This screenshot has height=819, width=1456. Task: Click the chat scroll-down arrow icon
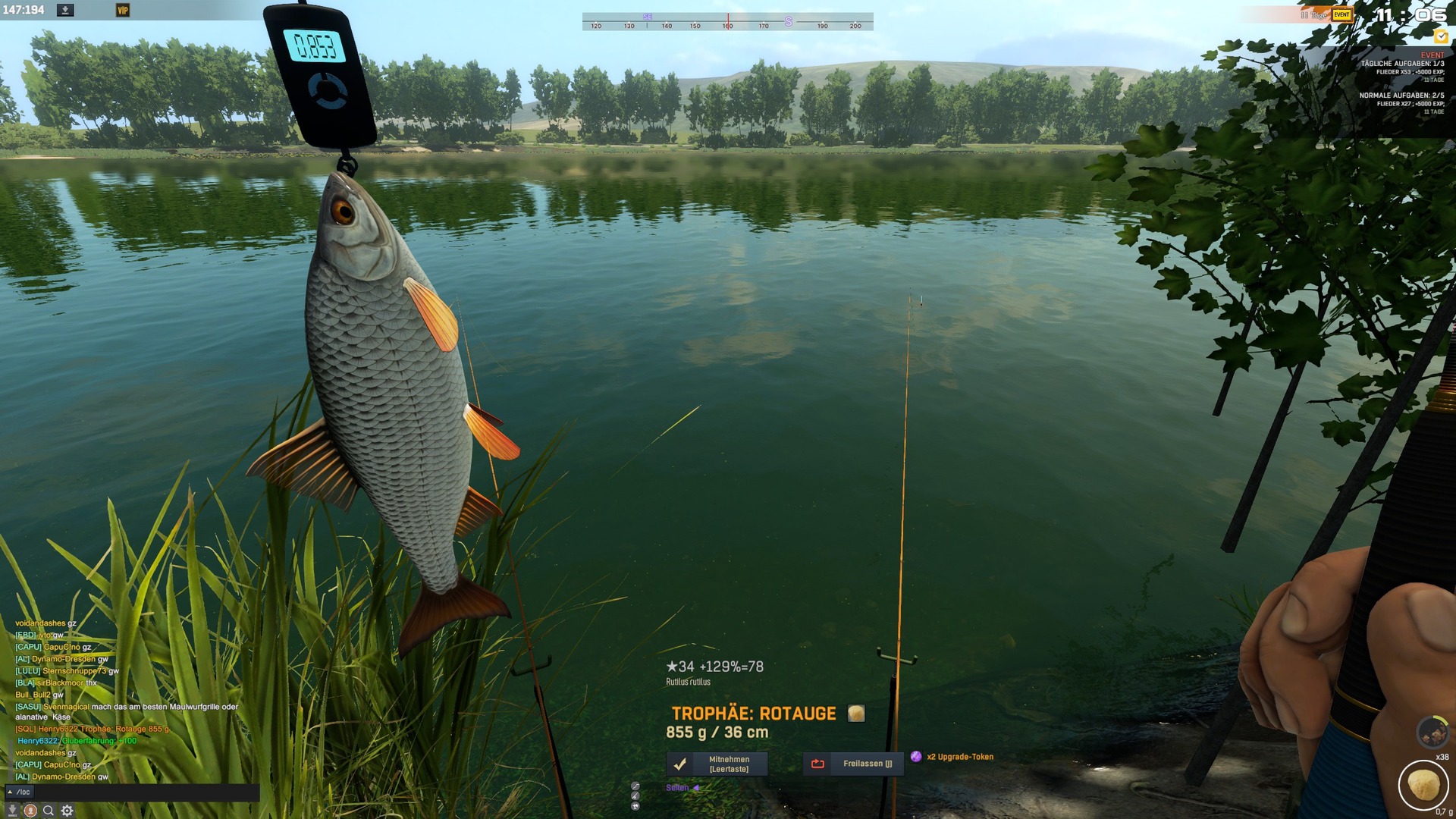click(12, 811)
